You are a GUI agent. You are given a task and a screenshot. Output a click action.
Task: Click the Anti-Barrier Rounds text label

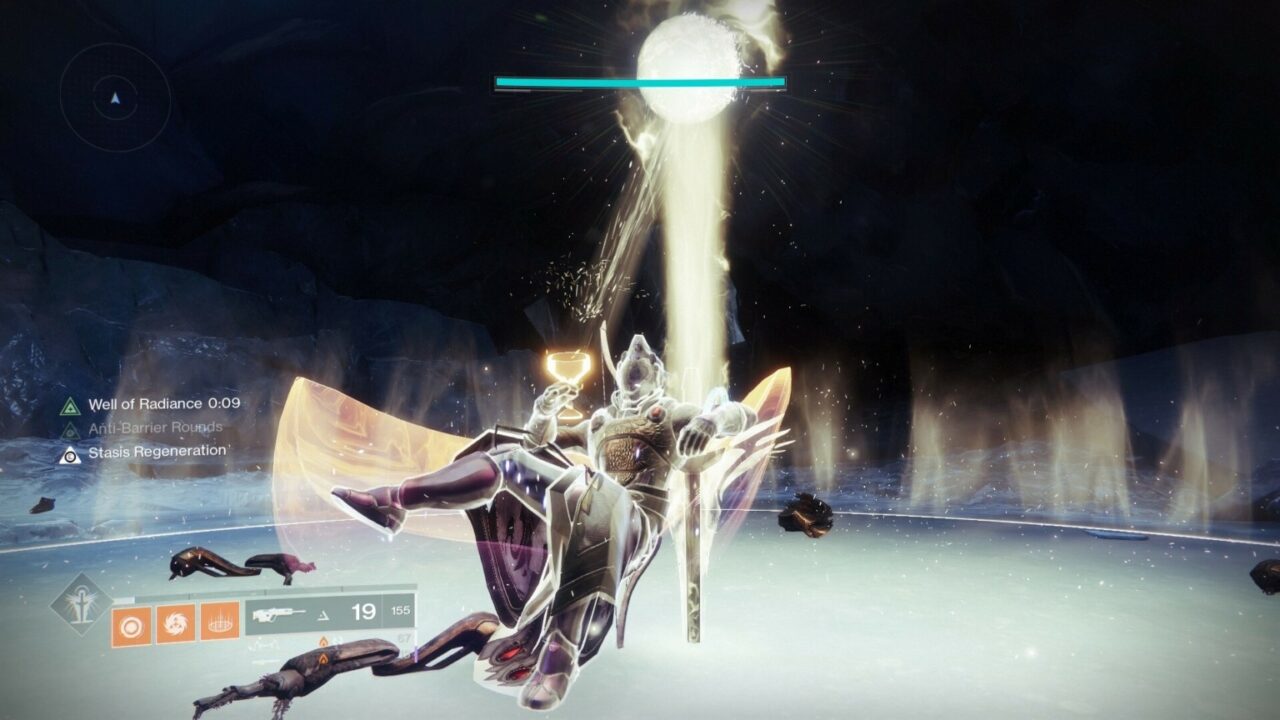(155, 428)
